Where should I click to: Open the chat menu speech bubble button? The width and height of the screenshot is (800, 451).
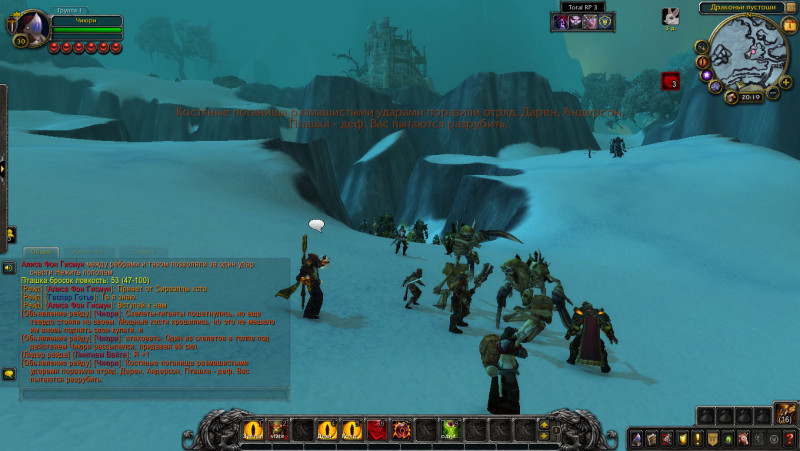coord(8,374)
